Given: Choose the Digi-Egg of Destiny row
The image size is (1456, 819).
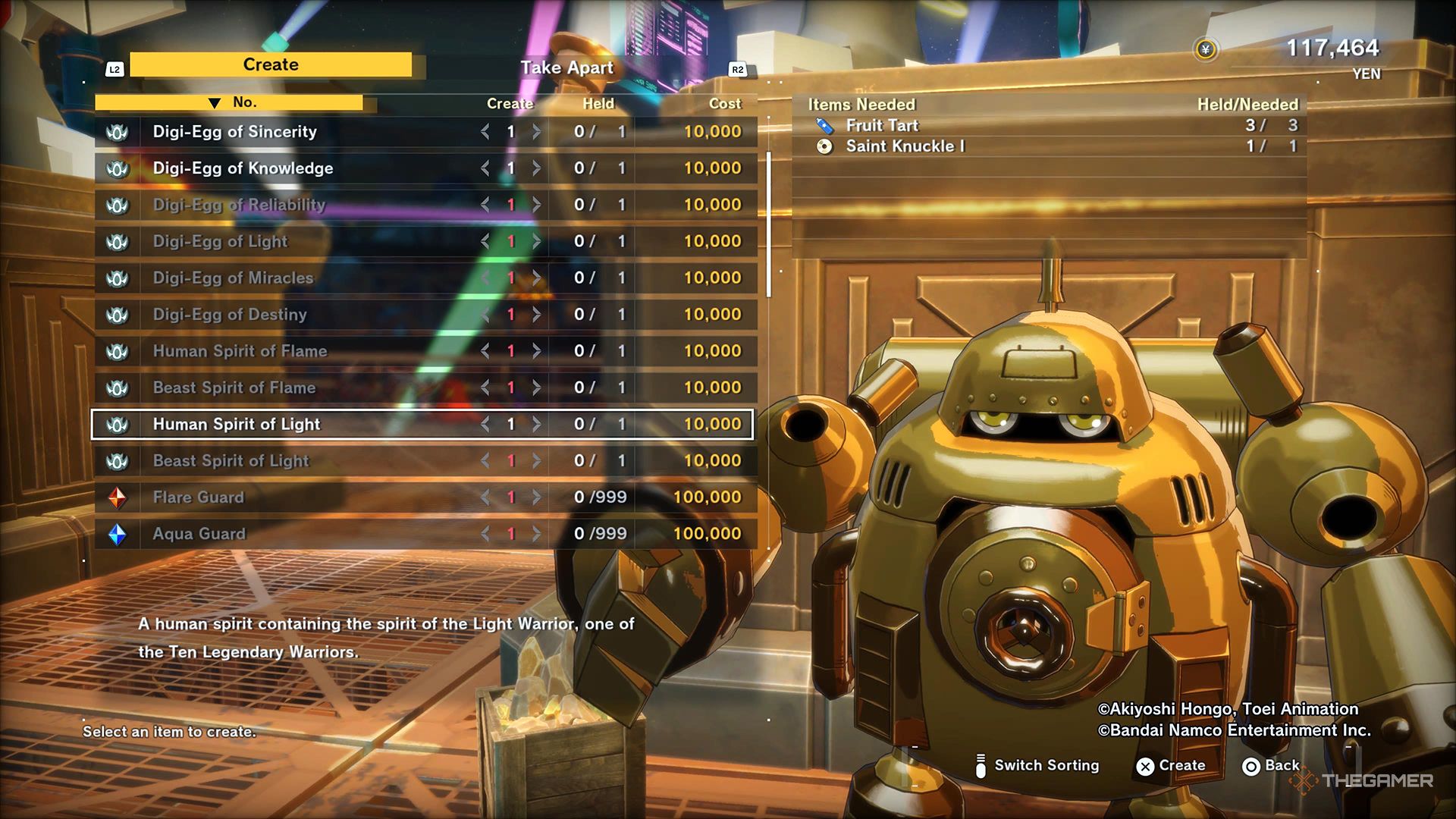Looking at the screenshot, I should pyautogui.click(x=230, y=315).
